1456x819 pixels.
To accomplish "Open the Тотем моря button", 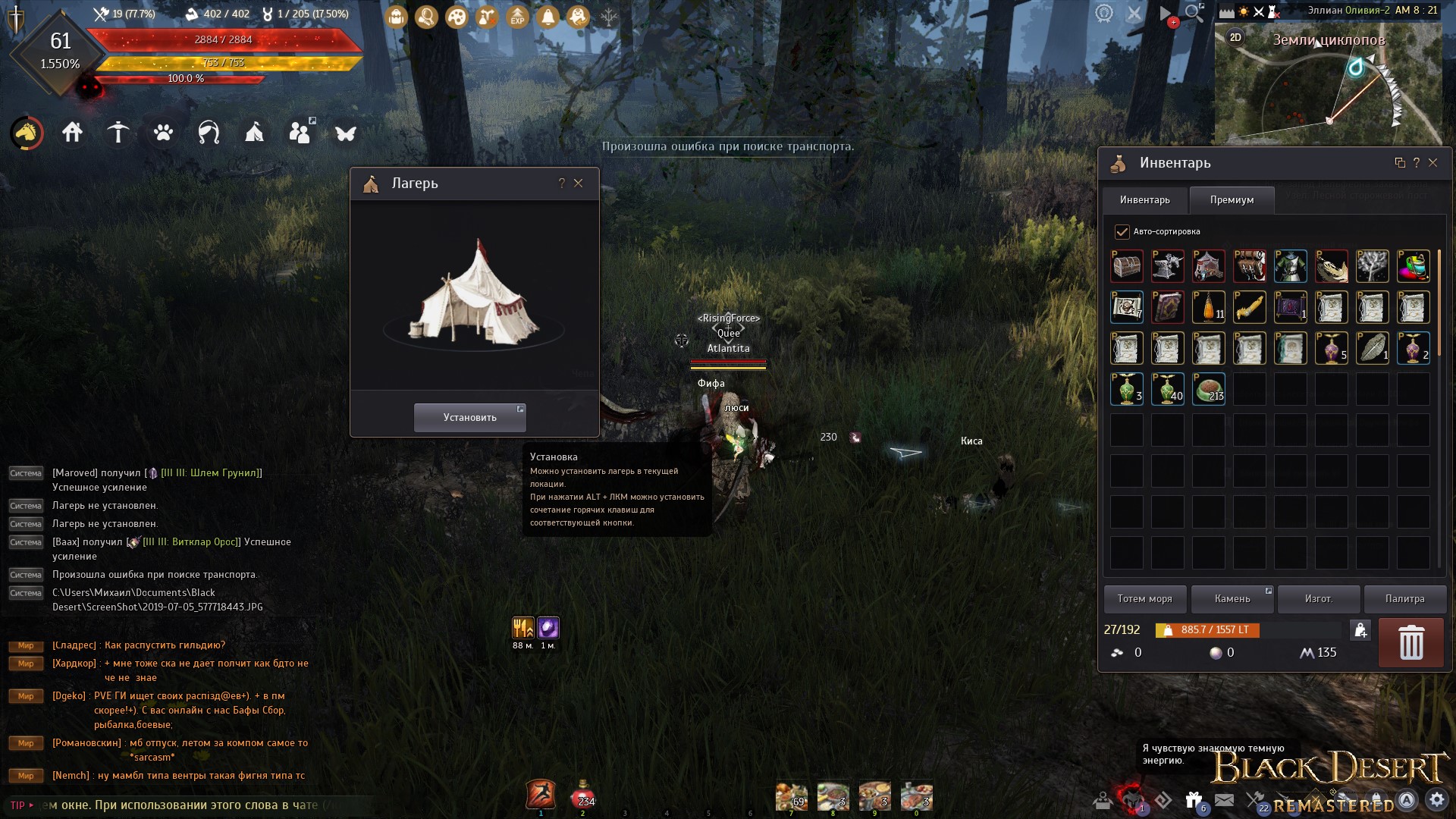I will (1144, 598).
